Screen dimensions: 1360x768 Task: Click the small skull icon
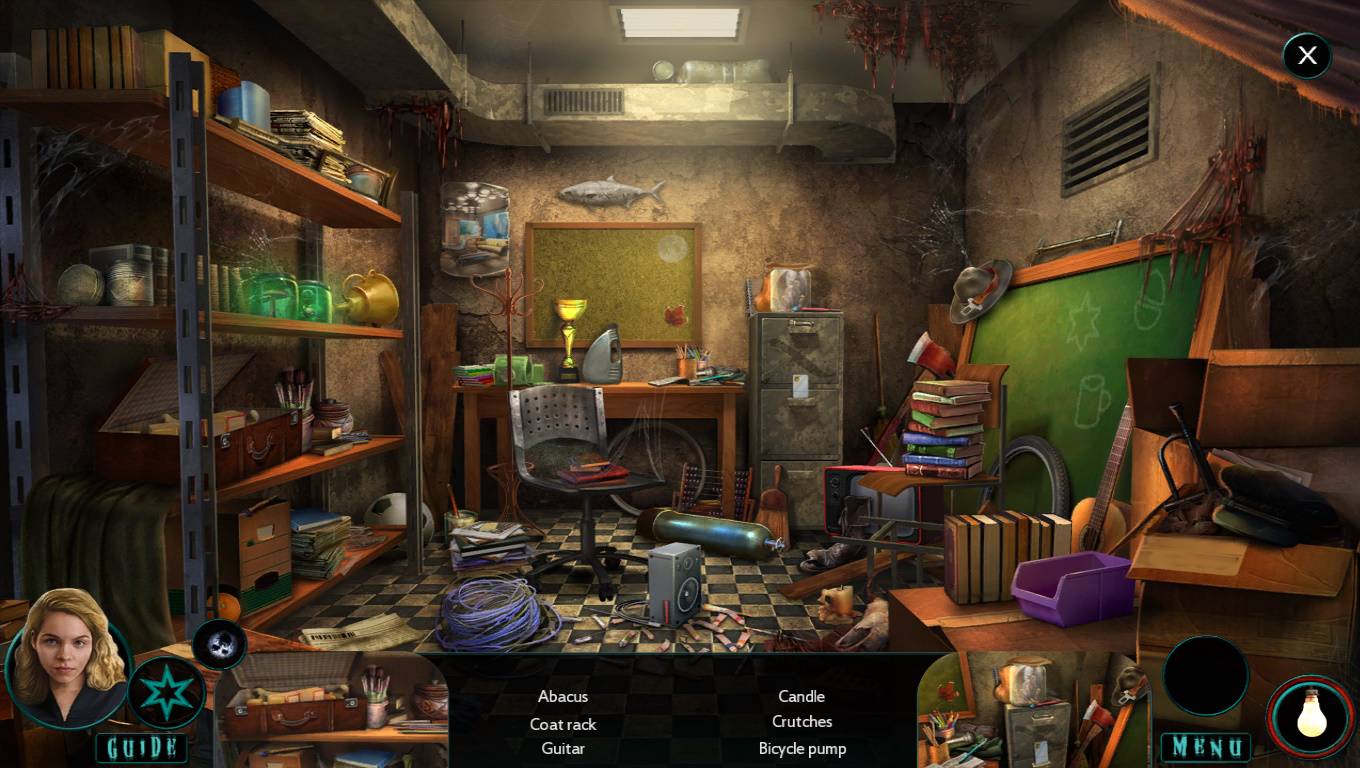(x=219, y=644)
